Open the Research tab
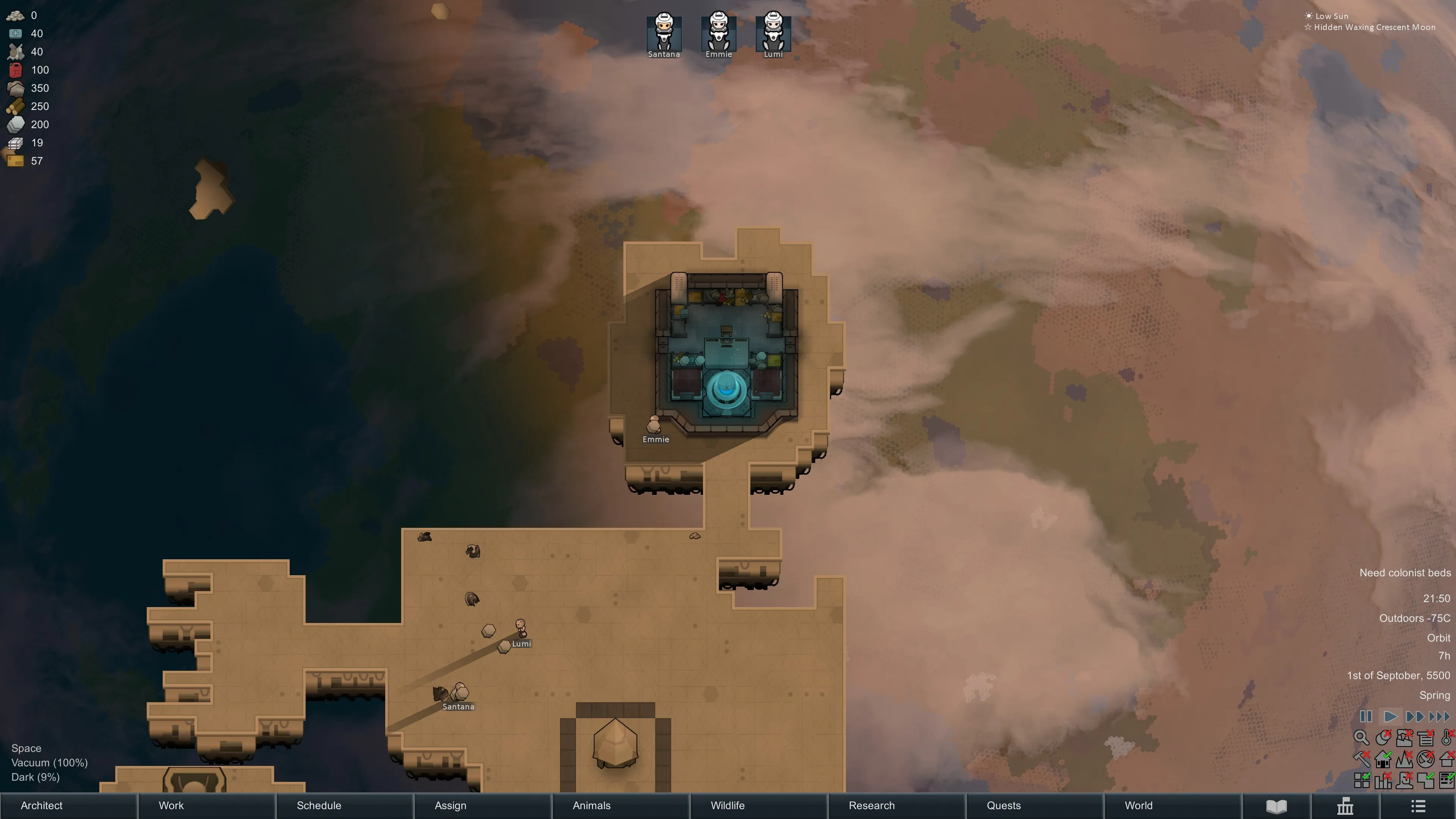This screenshot has width=1456, height=819. tap(872, 805)
